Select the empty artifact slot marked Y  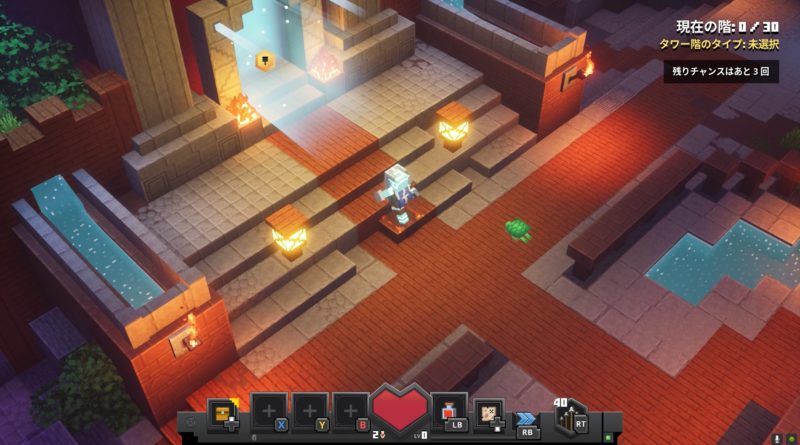coord(310,412)
